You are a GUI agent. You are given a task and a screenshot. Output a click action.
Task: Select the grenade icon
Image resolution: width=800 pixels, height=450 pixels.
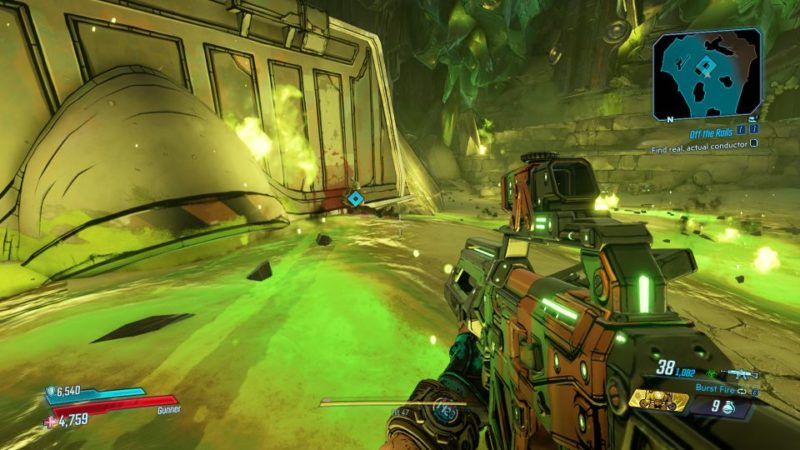pyautogui.click(x=729, y=406)
